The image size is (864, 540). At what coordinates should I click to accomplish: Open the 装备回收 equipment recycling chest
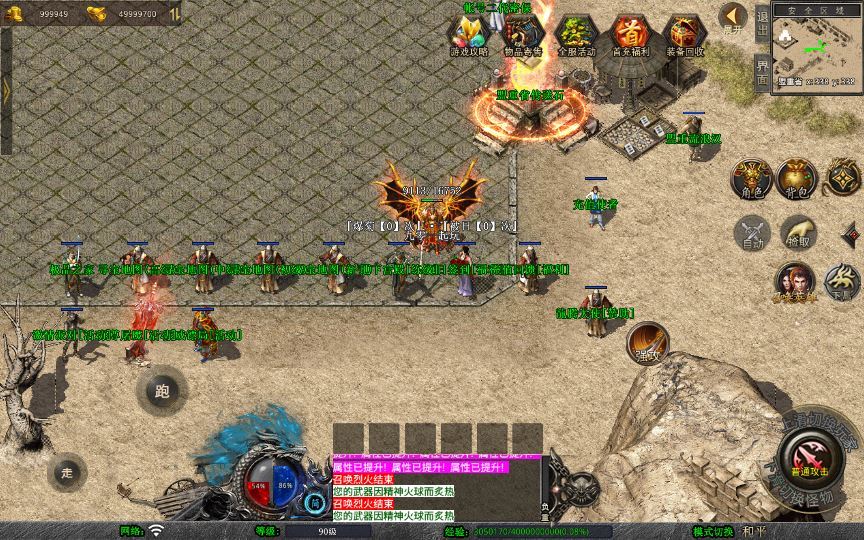[x=685, y=34]
